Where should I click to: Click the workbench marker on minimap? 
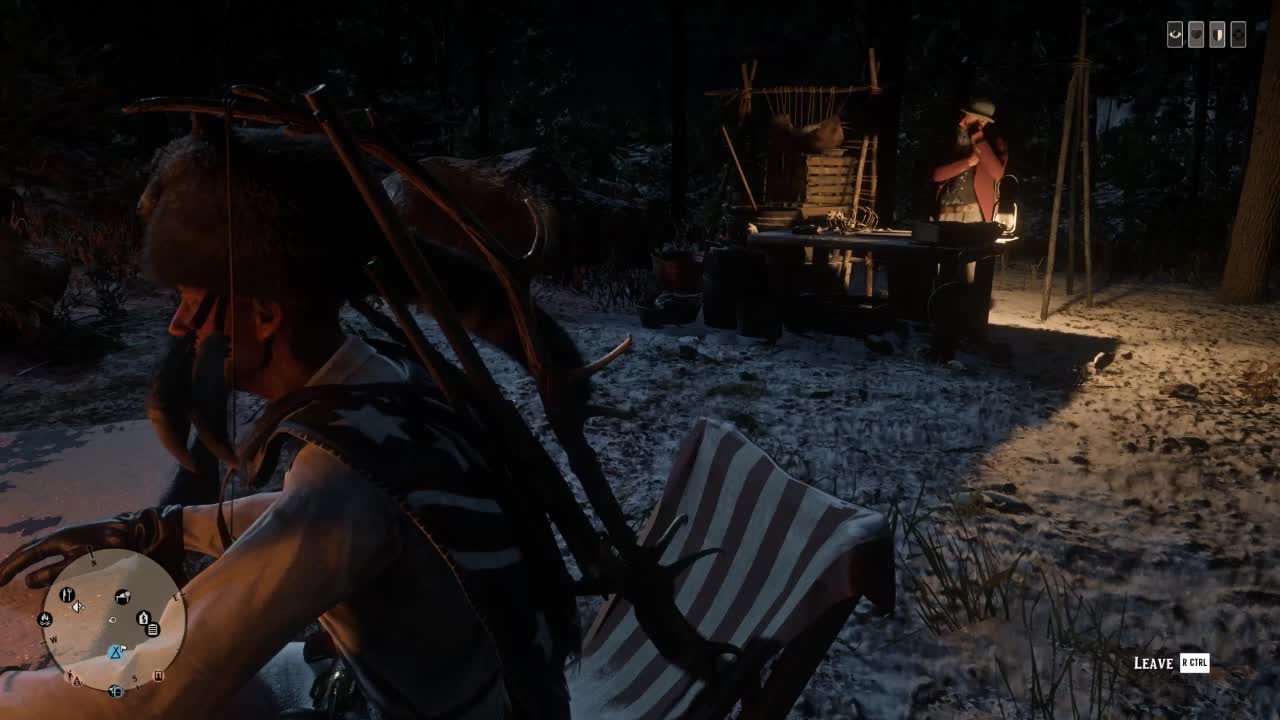122,597
